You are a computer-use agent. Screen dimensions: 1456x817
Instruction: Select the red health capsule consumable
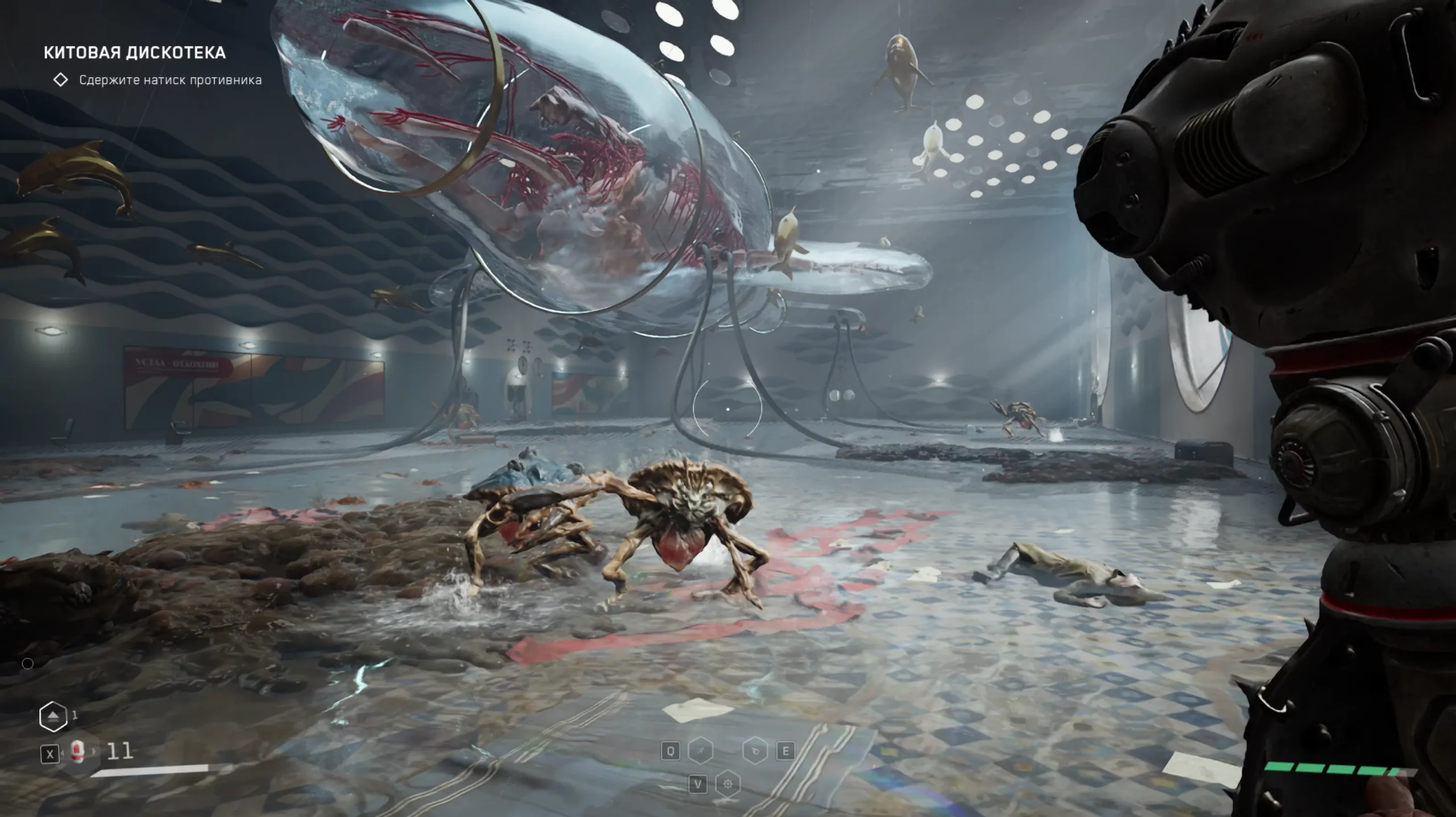(x=78, y=752)
